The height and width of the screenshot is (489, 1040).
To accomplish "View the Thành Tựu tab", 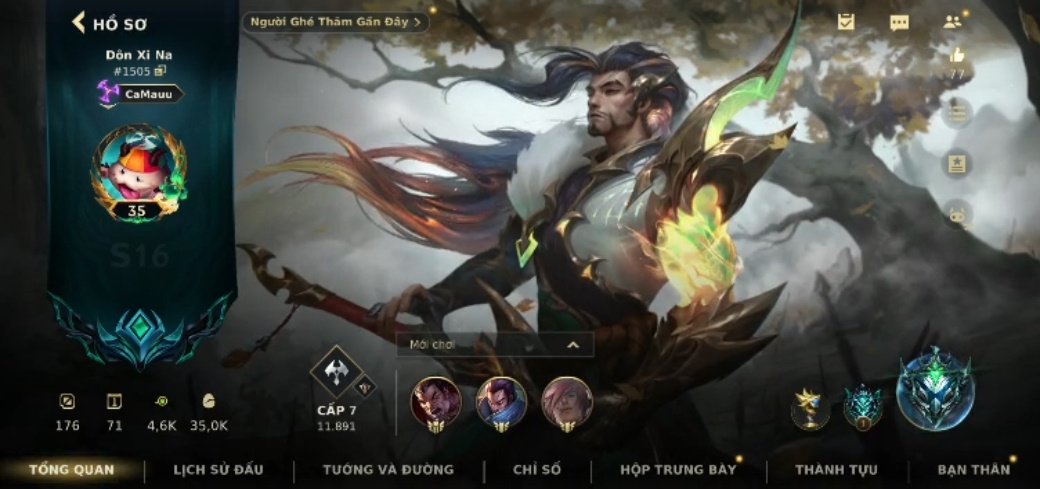I will tap(836, 469).
